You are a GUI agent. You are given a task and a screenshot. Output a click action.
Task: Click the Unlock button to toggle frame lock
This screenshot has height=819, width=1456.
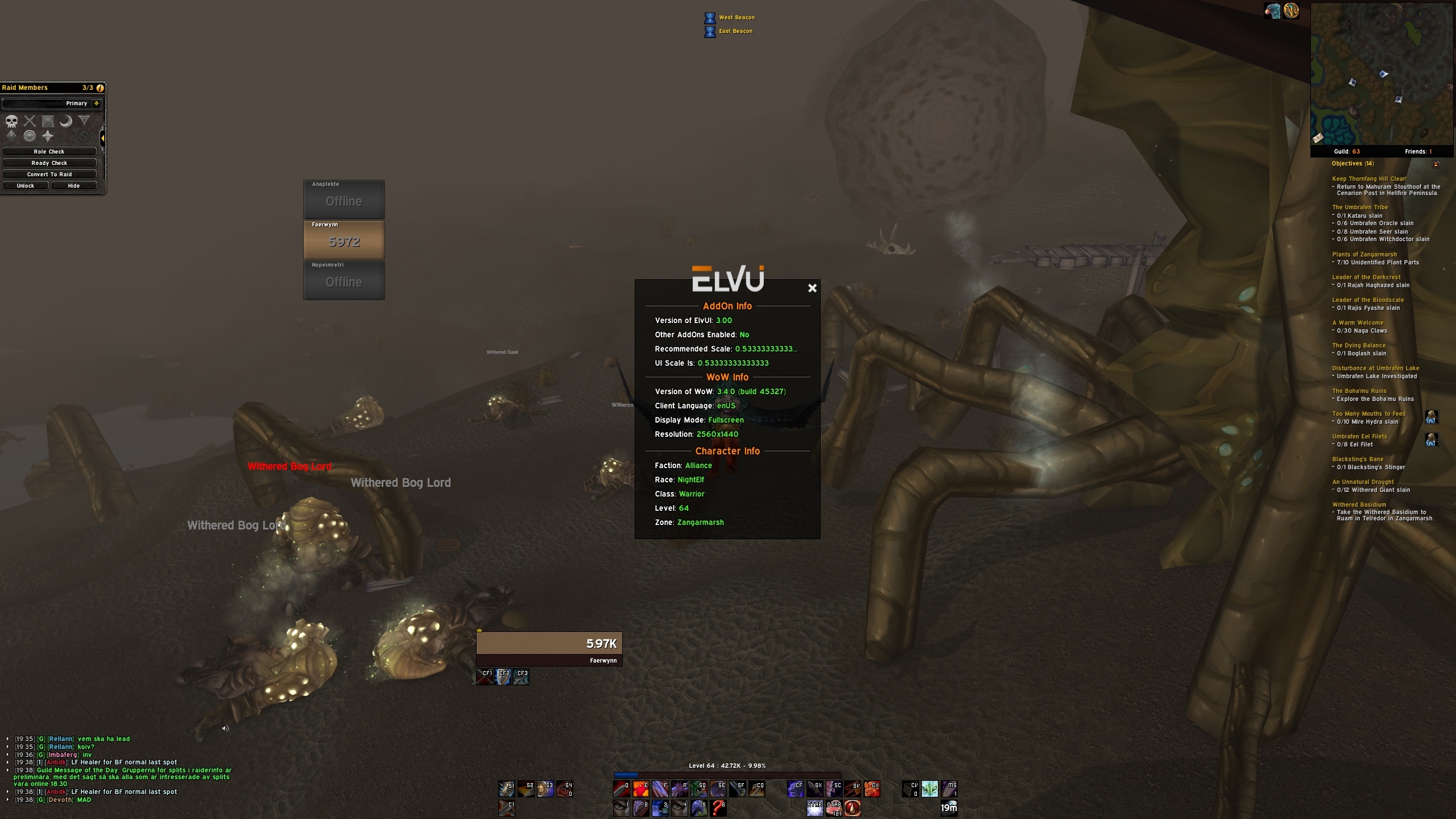pyautogui.click(x=25, y=185)
